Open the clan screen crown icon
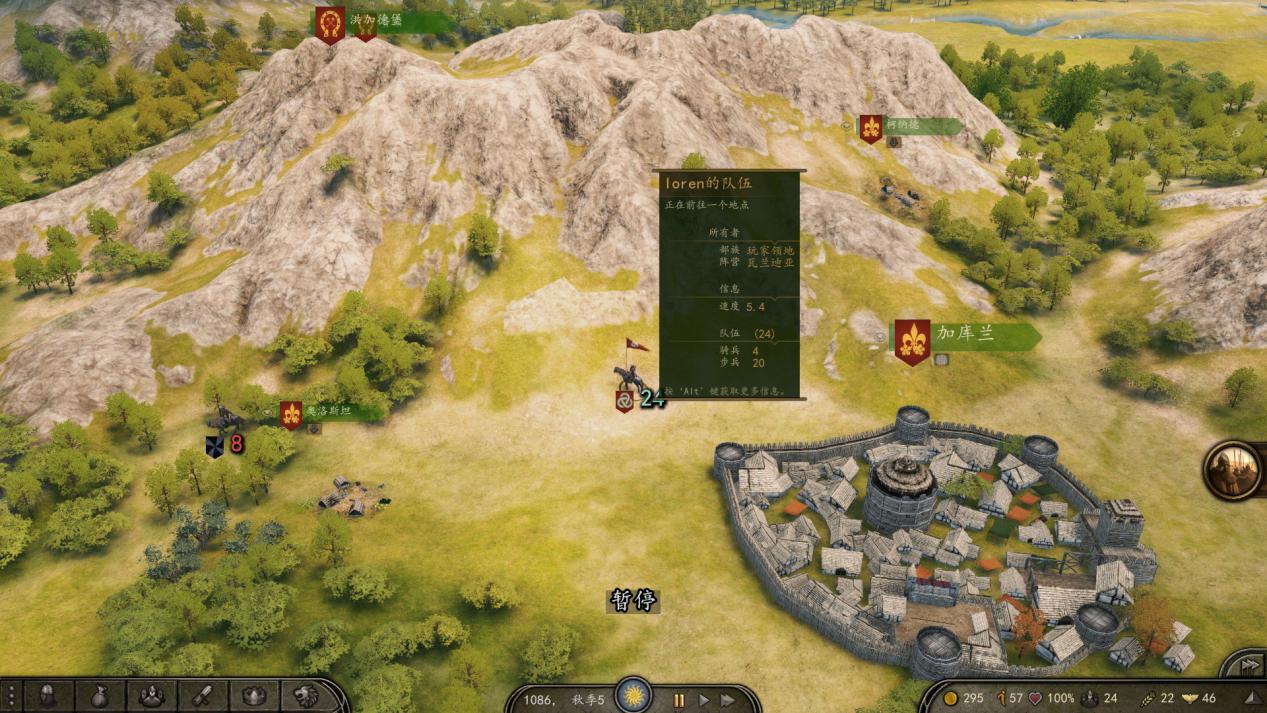The height and width of the screenshot is (713, 1267). 254,696
